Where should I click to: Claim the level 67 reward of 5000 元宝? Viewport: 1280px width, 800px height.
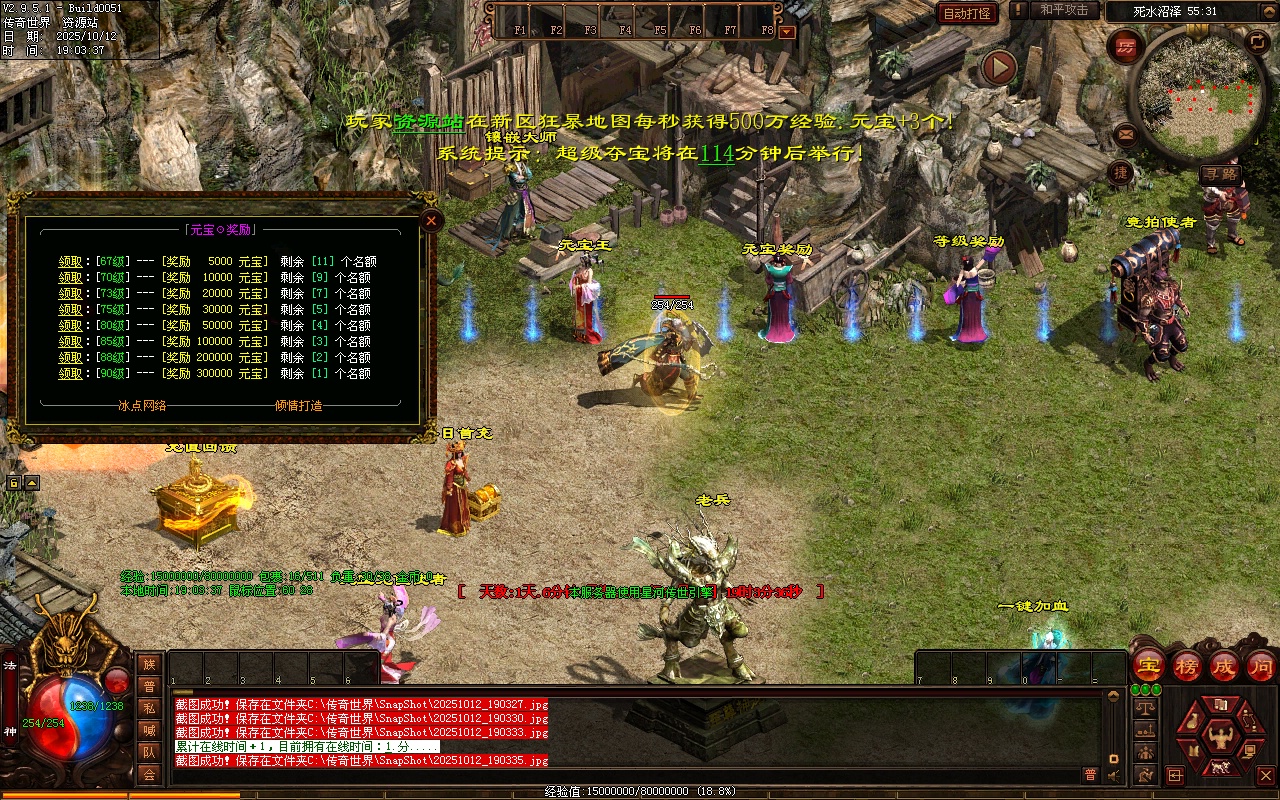pos(70,262)
